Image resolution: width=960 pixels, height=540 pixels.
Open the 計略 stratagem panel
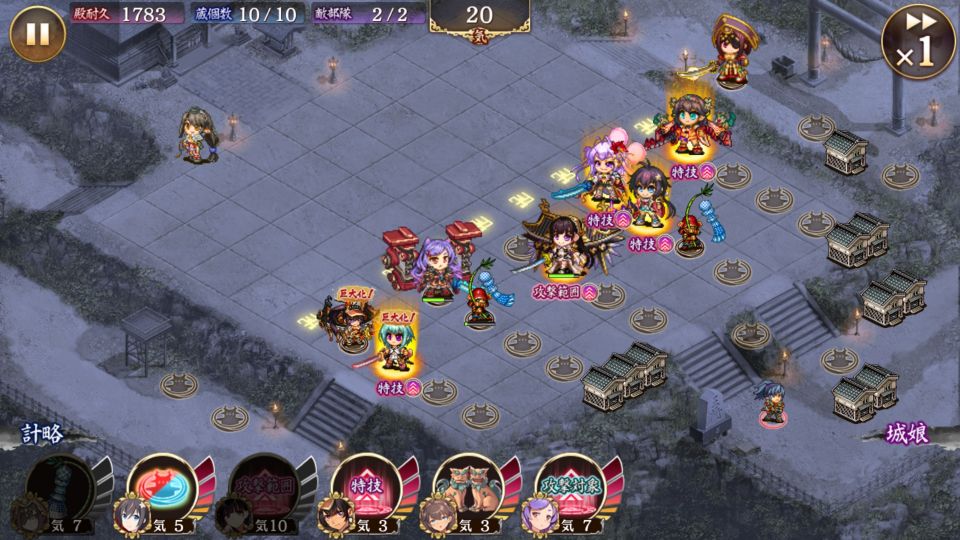43,435
